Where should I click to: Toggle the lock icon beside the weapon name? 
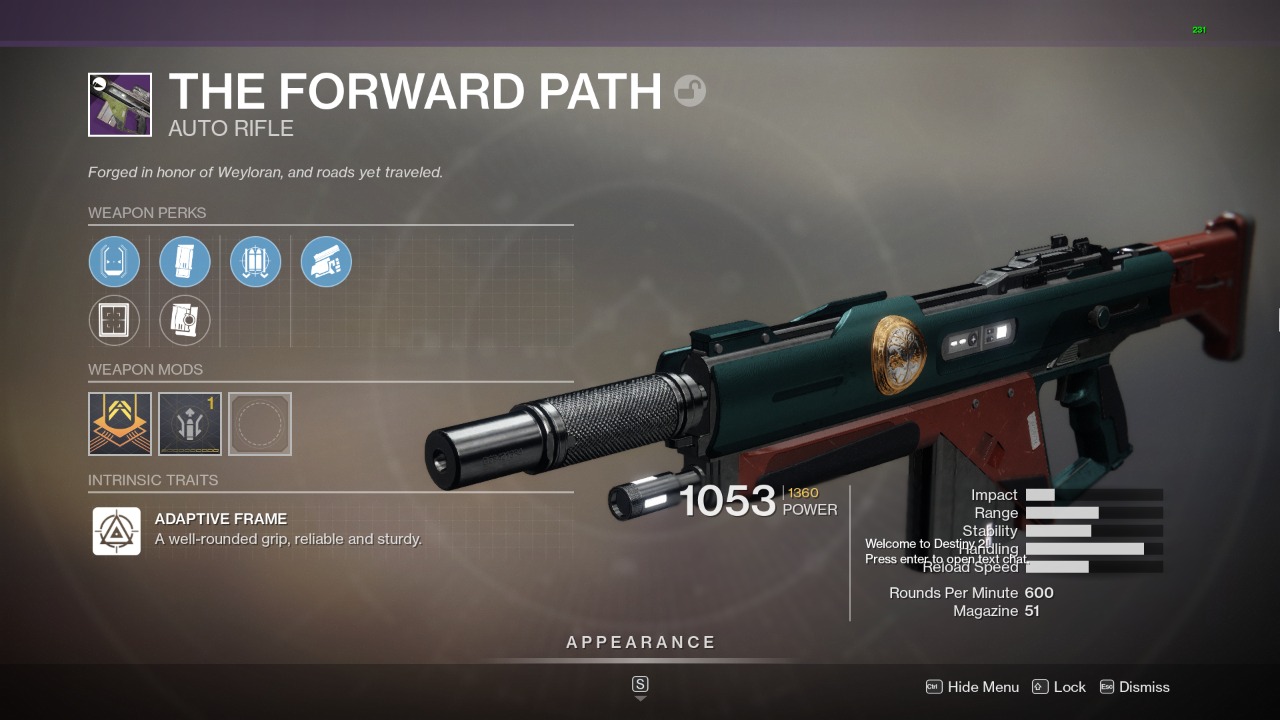coord(688,90)
